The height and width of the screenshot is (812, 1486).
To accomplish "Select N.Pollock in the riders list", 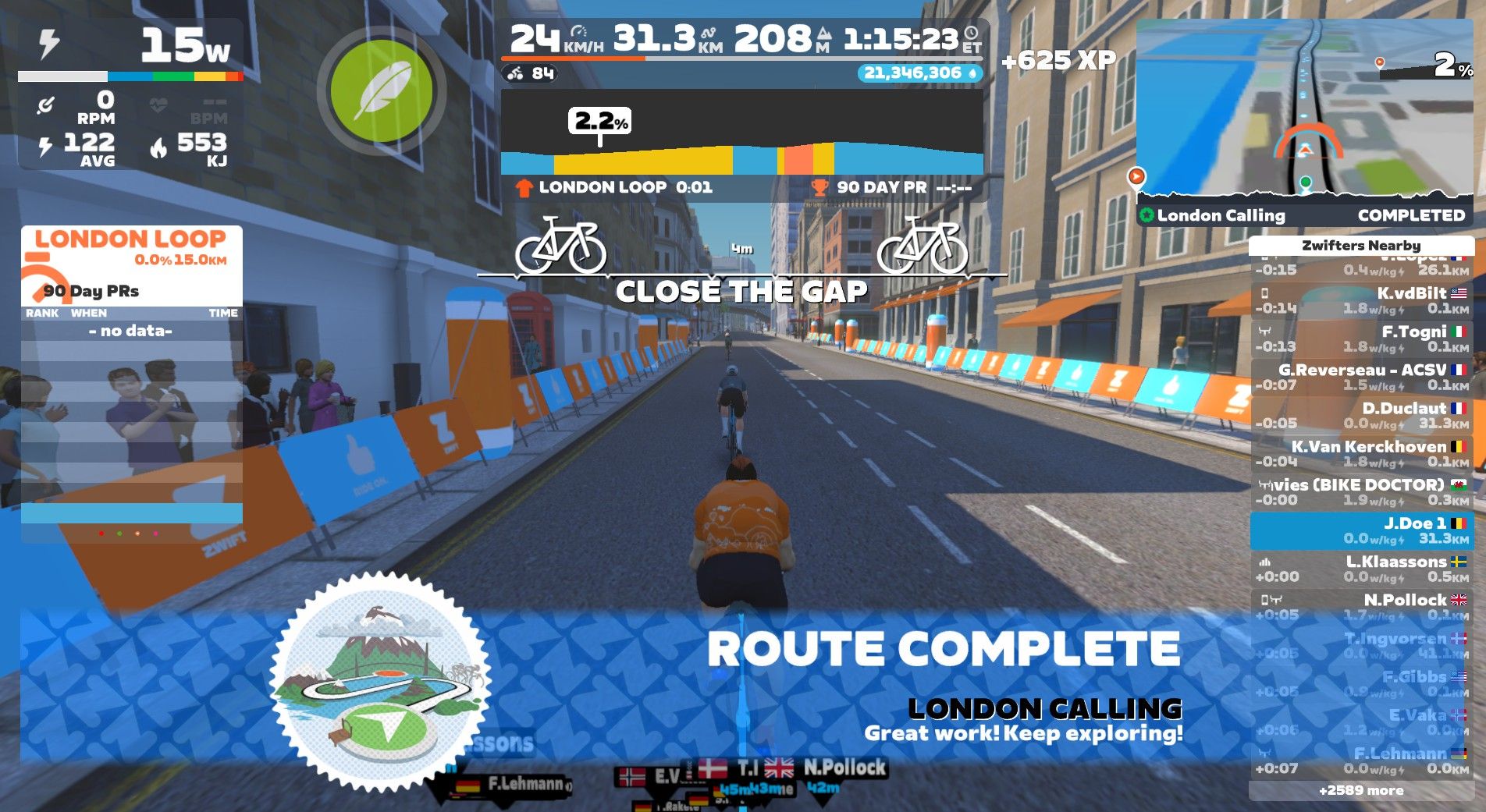I will [1361, 607].
